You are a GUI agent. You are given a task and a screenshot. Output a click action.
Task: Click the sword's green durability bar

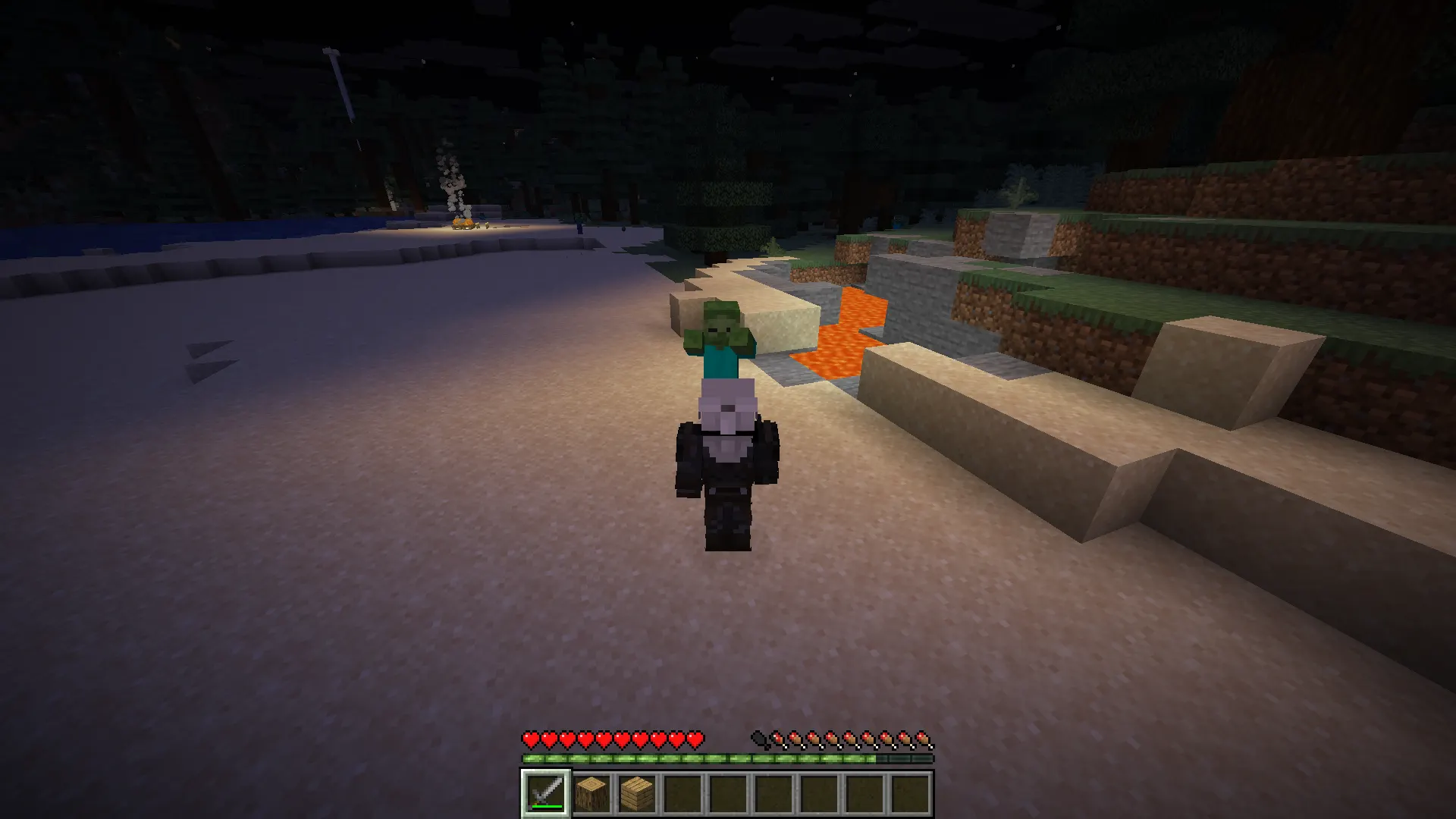click(548, 806)
